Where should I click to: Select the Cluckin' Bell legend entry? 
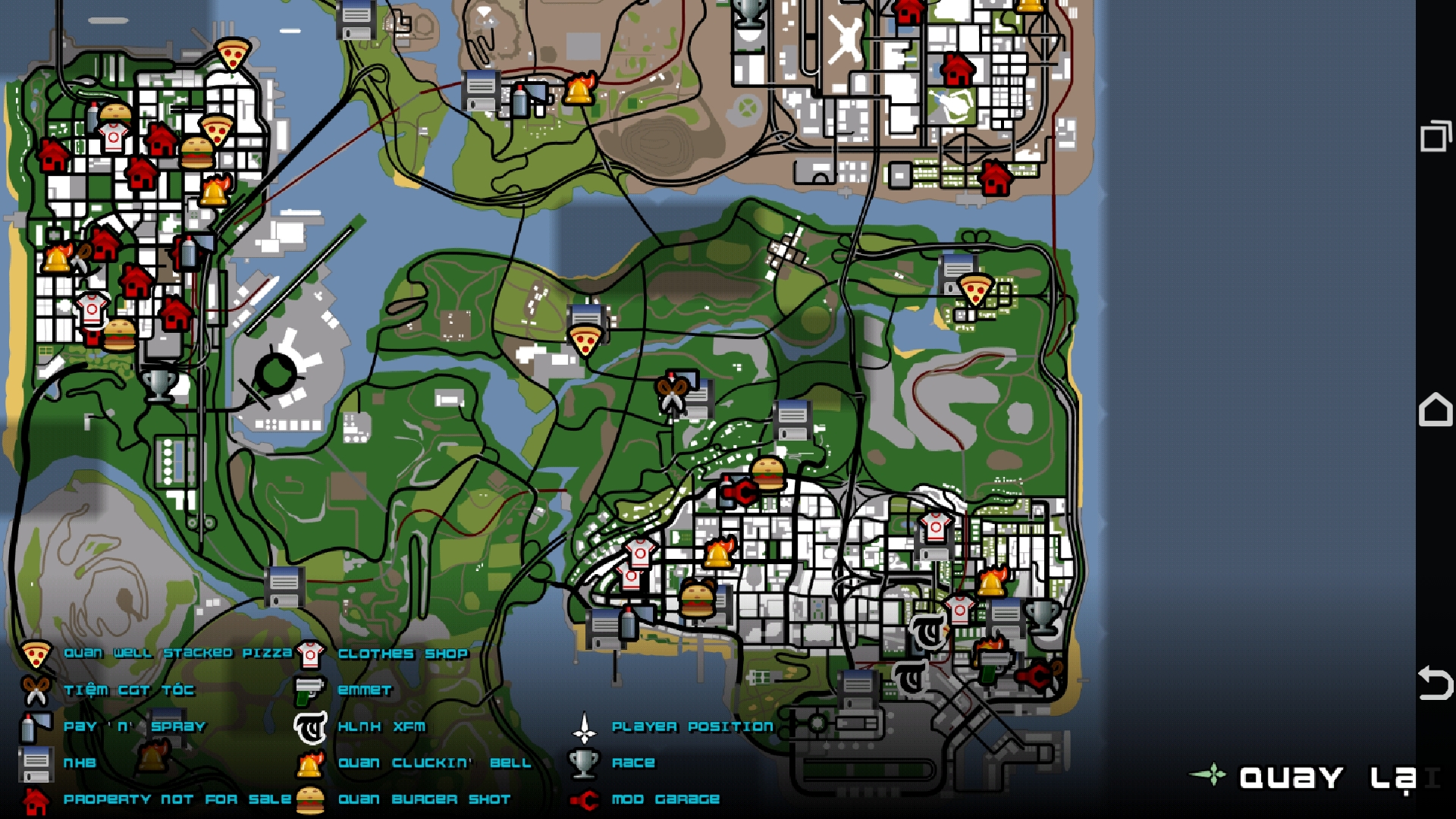coord(434,763)
